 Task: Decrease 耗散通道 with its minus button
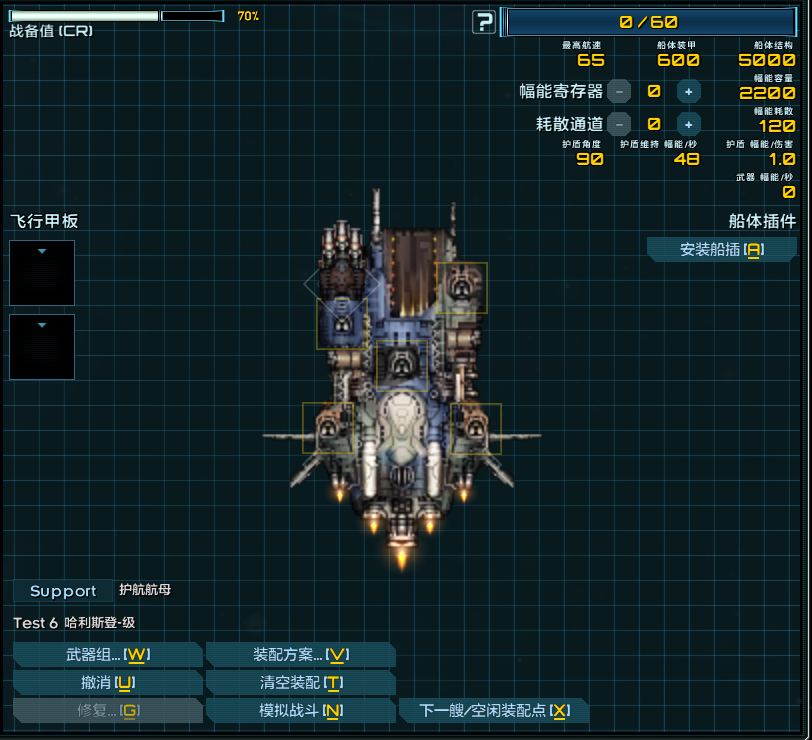point(619,124)
